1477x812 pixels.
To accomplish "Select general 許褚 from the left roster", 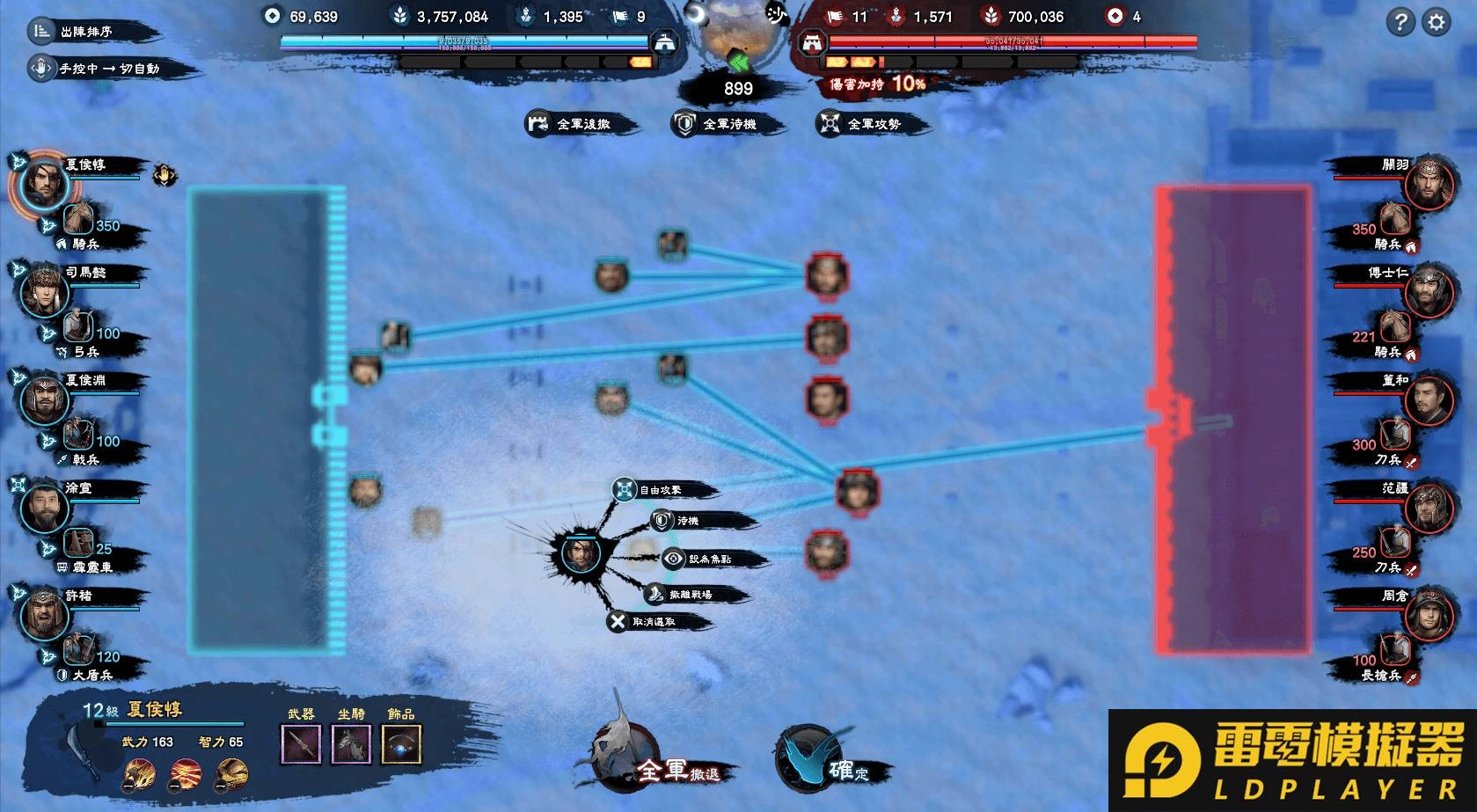I will [44, 613].
